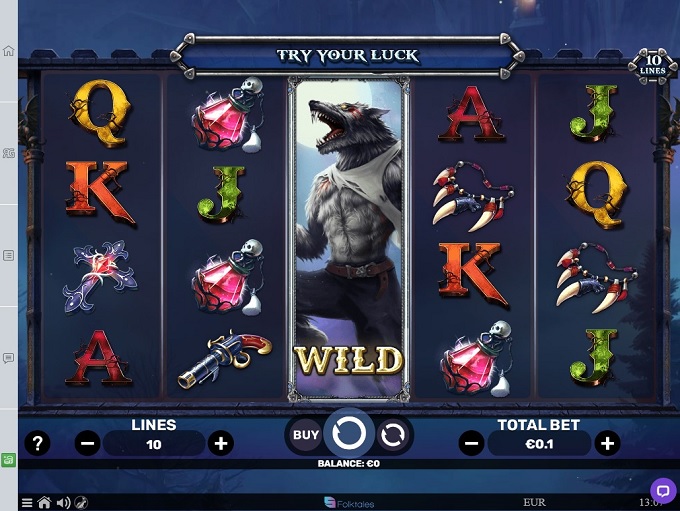This screenshot has height=511, width=680.
Task: Open the help question mark
Action: (37, 443)
